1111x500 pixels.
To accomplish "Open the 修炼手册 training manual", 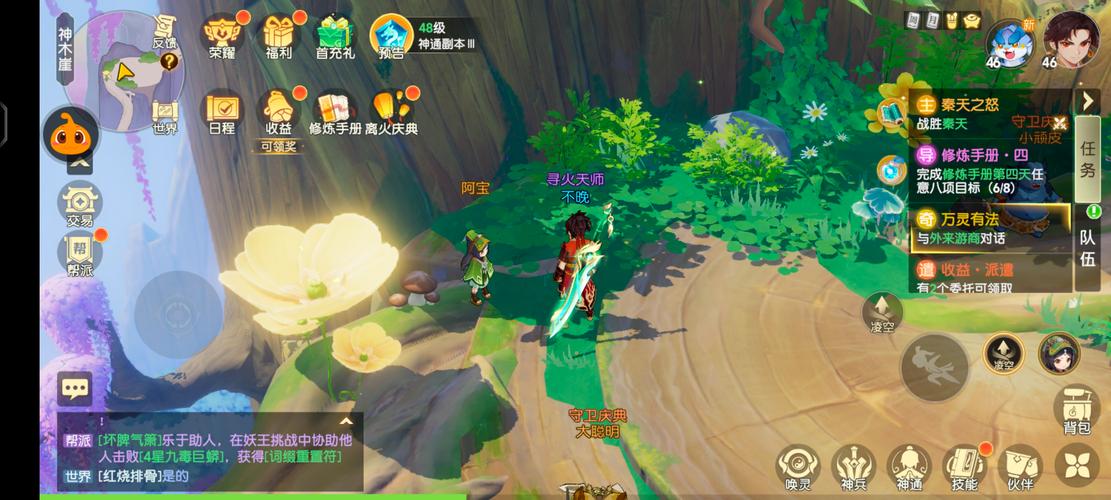I will click(x=334, y=110).
